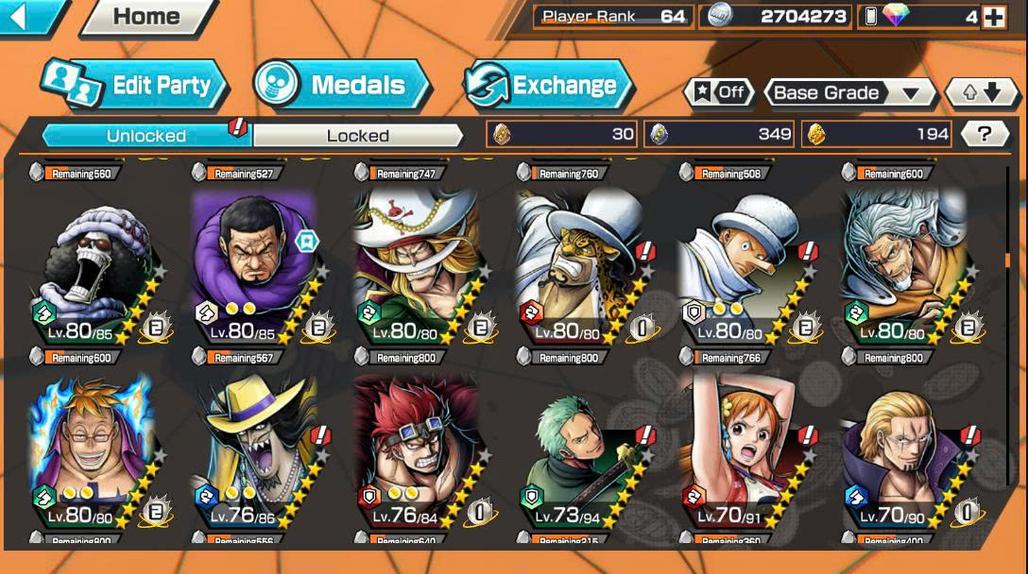Toggle the favorites star filter Off button

pos(719,93)
